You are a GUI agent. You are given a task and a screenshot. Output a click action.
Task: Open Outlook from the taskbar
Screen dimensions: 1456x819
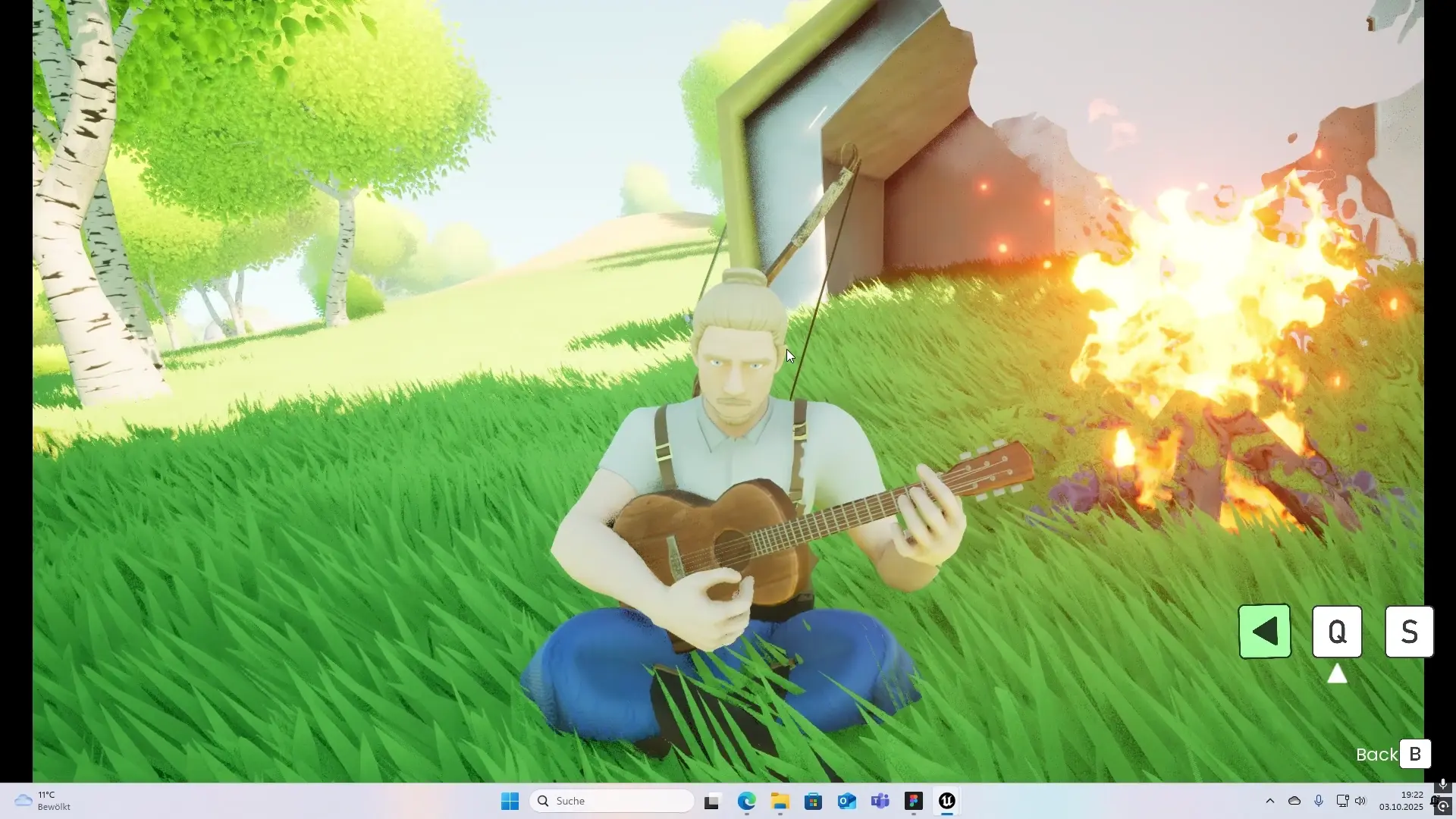[x=847, y=800]
